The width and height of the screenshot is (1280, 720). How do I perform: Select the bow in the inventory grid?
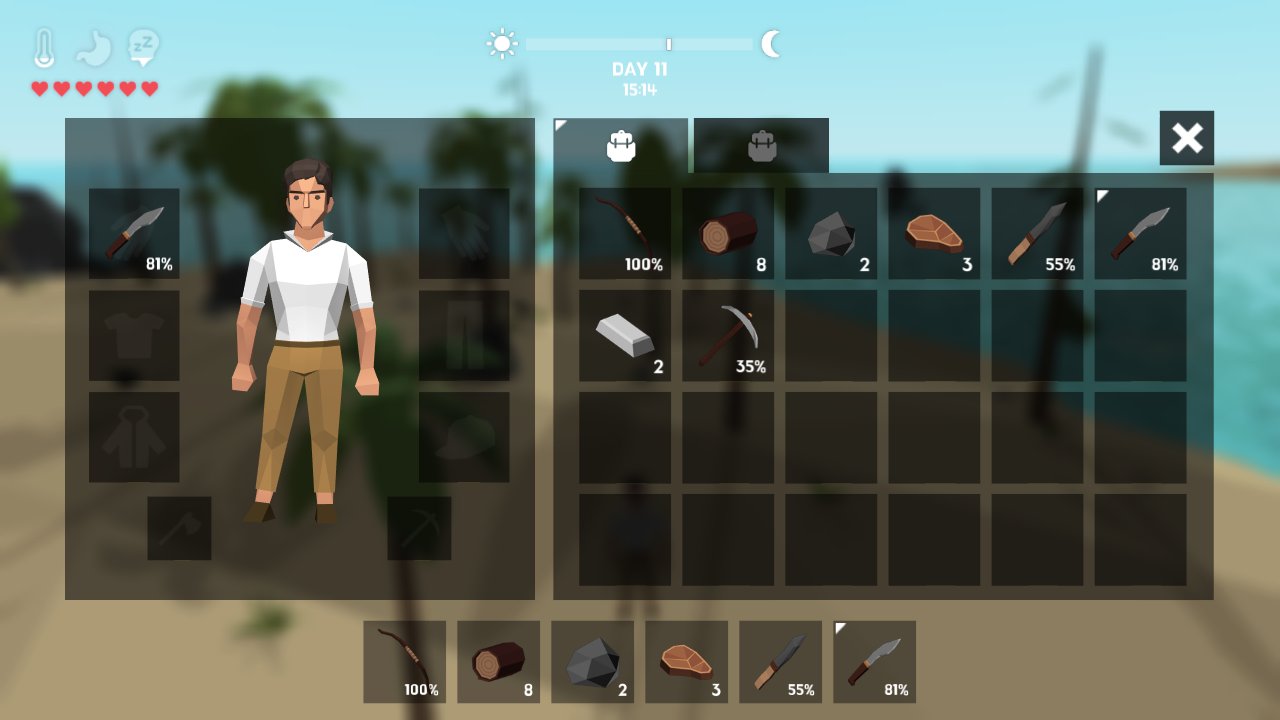point(625,234)
